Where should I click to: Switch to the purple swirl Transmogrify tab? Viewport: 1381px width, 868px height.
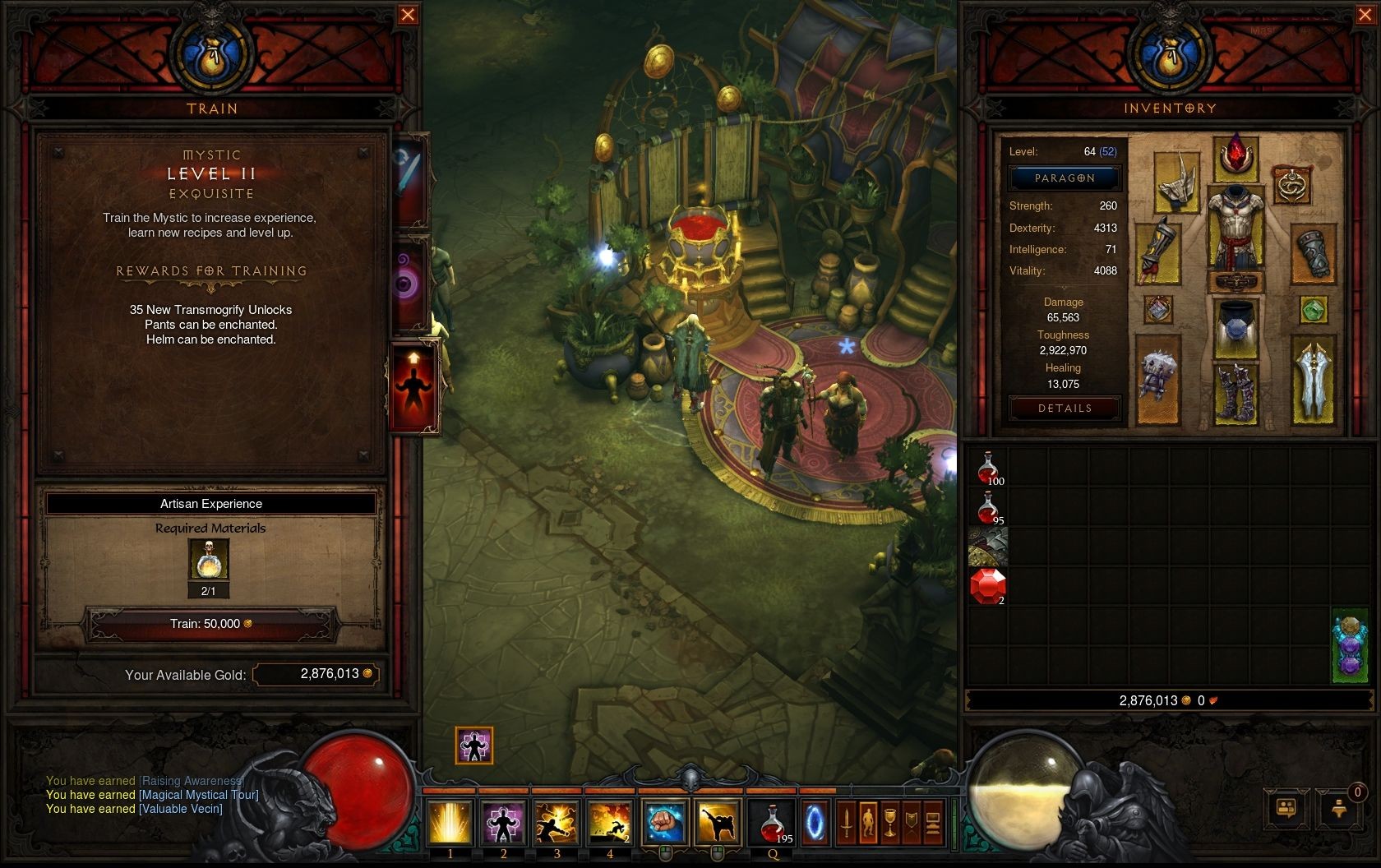pyautogui.click(x=409, y=284)
